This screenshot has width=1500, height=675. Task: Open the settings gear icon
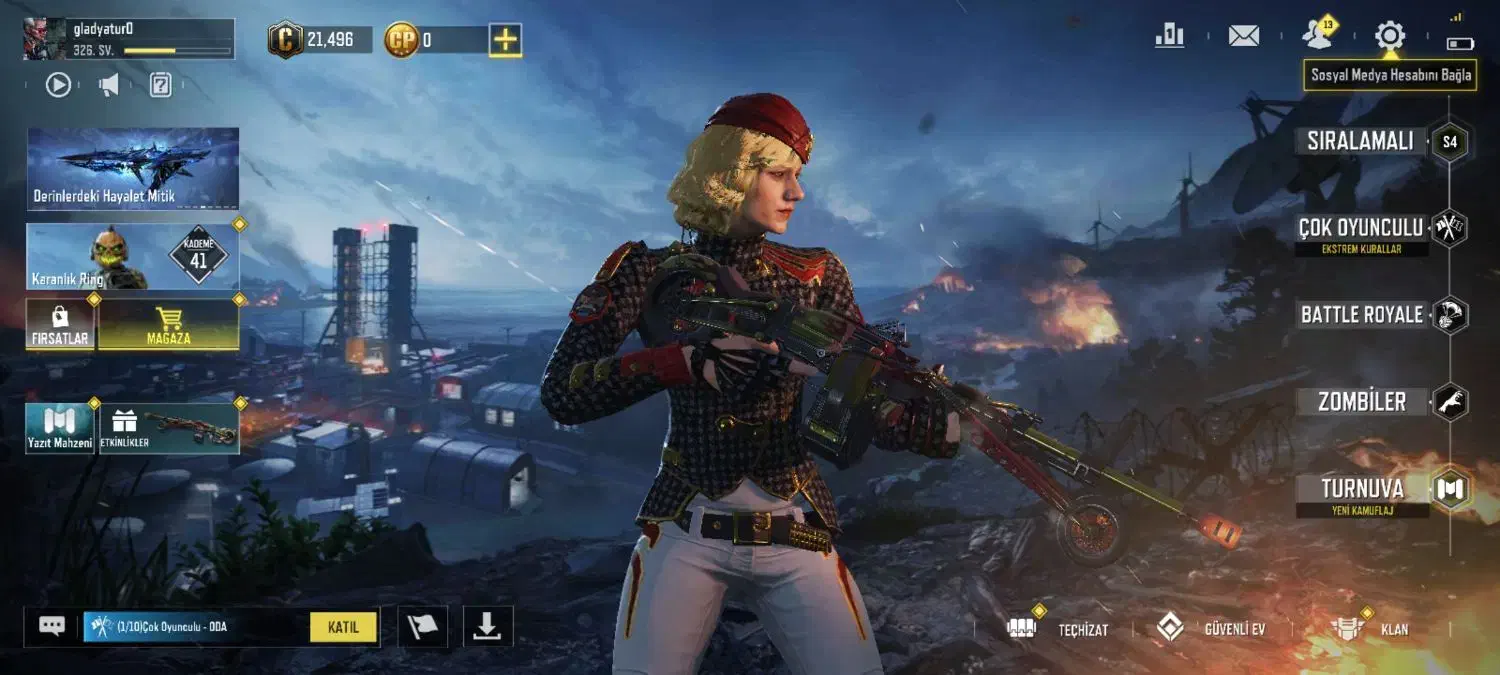pos(1389,37)
